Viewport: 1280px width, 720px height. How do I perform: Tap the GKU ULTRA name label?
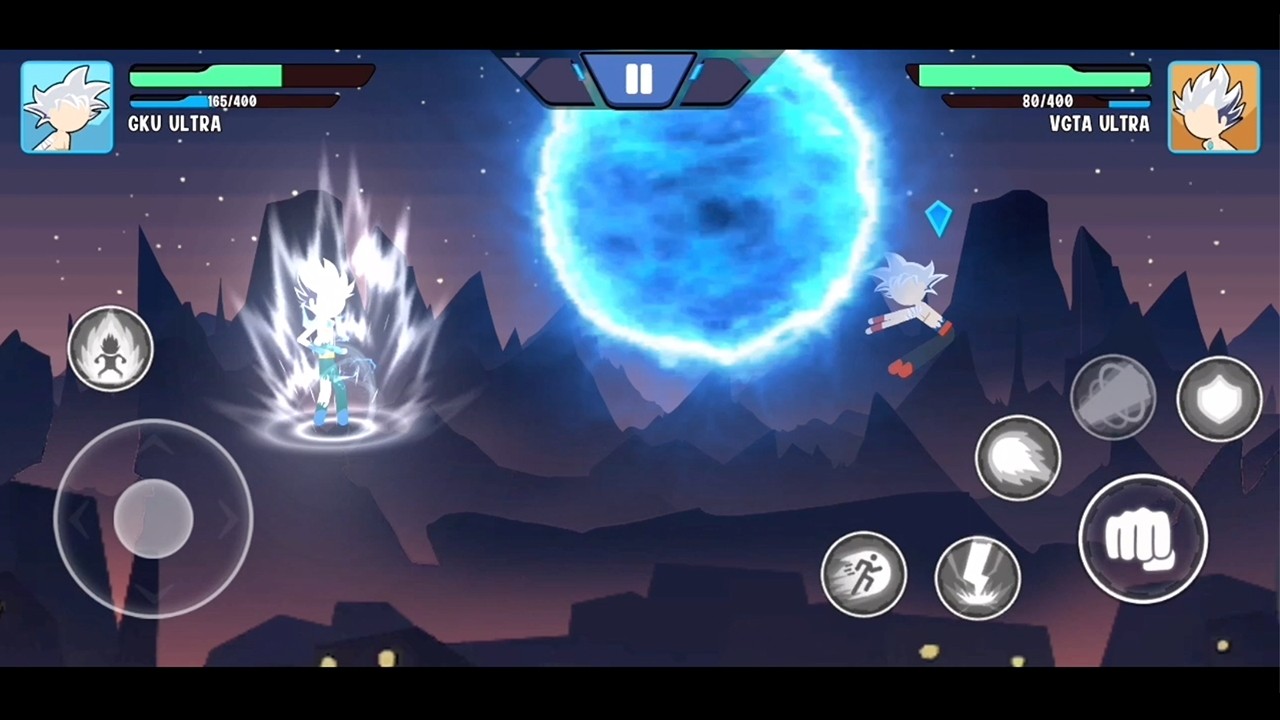pyautogui.click(x=174, y=124)
